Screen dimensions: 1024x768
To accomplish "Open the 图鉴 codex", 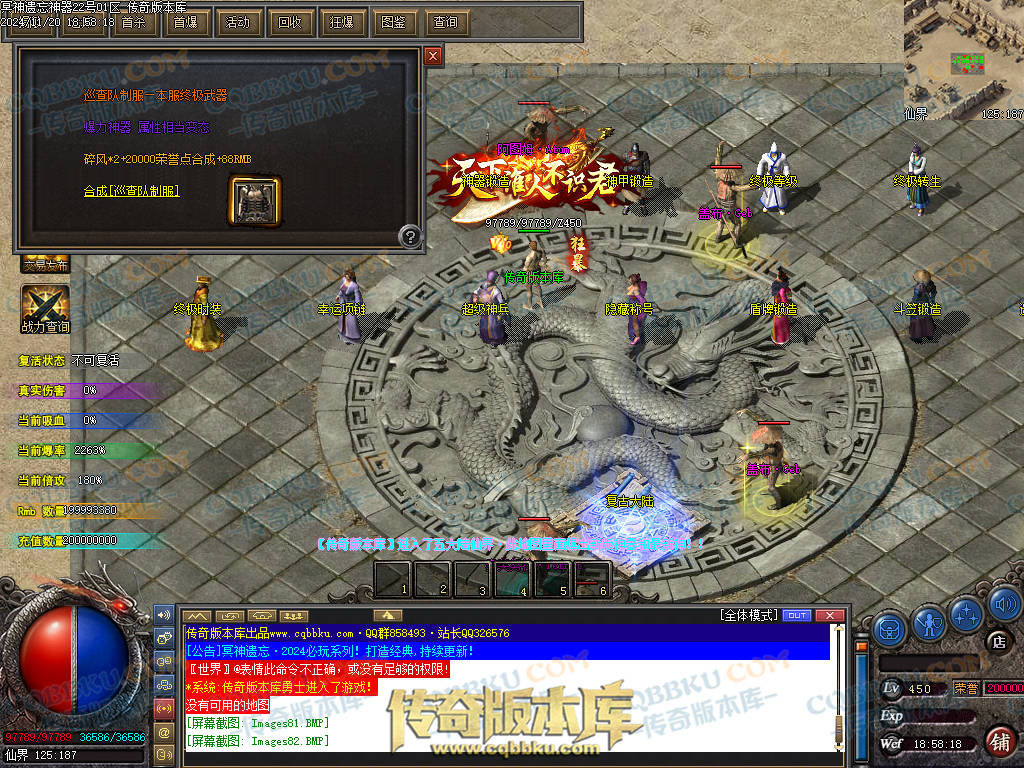I will click(393, 22).
